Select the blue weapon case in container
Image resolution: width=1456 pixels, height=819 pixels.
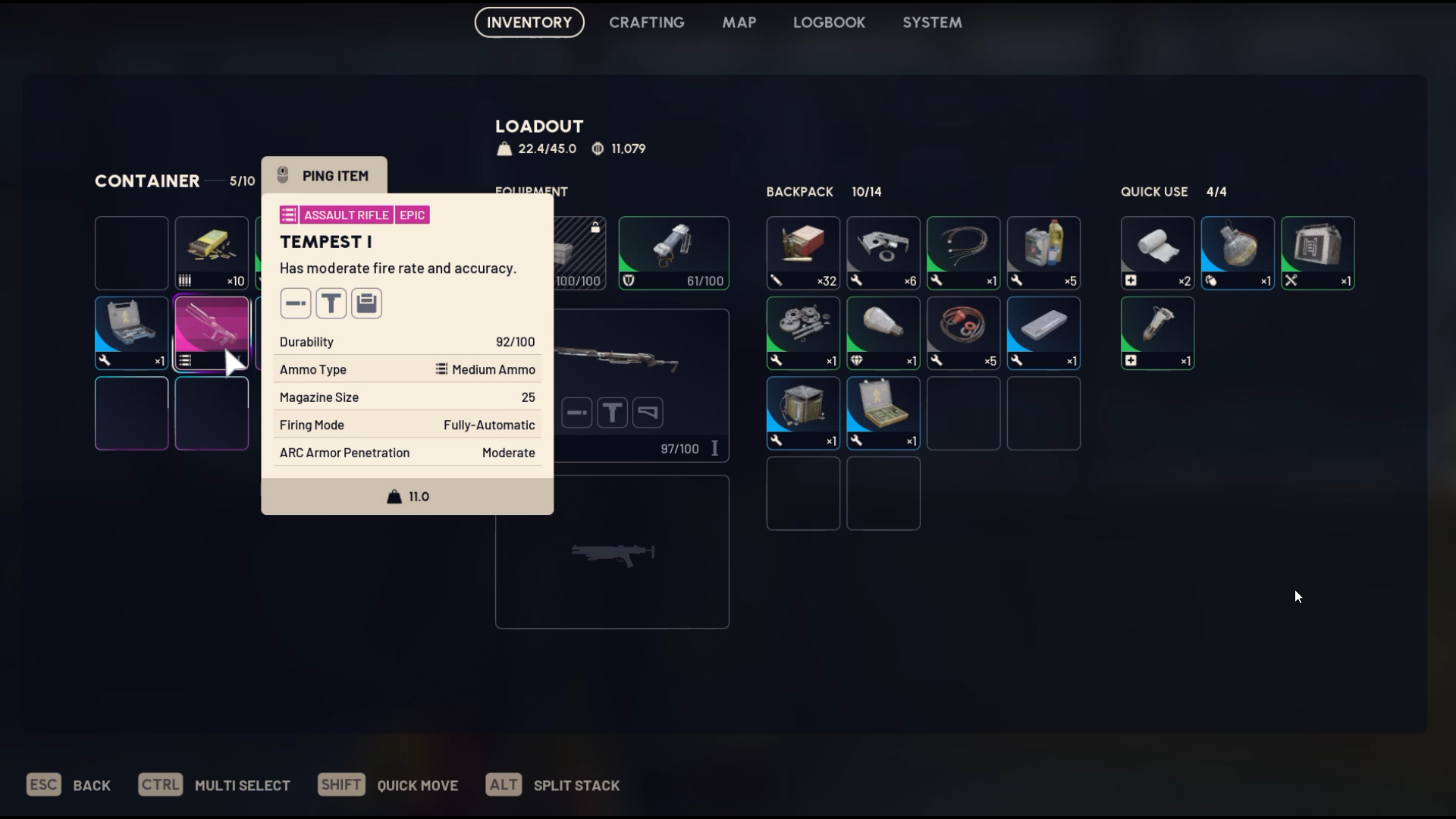(x=131, y=333)
